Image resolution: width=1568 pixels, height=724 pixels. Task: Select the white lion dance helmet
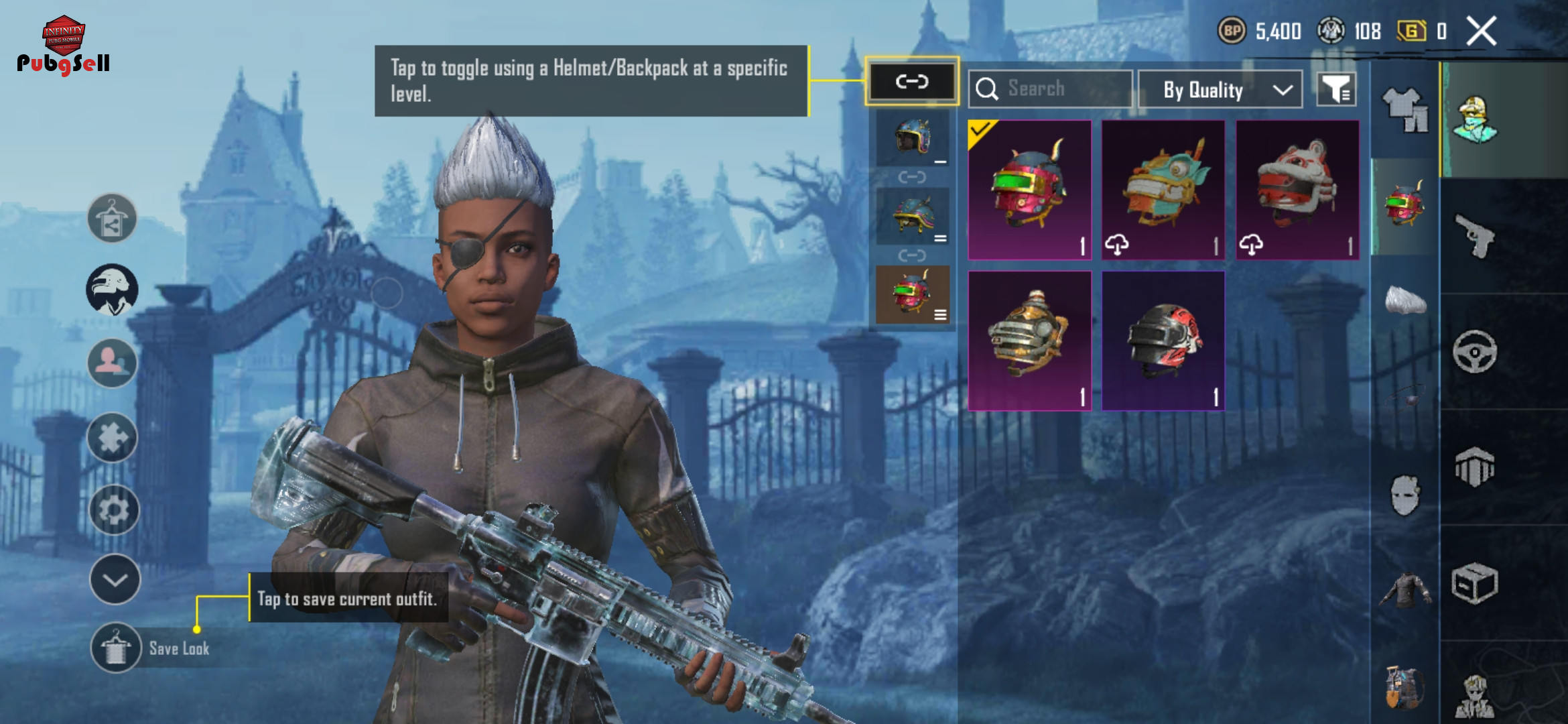1297,190
